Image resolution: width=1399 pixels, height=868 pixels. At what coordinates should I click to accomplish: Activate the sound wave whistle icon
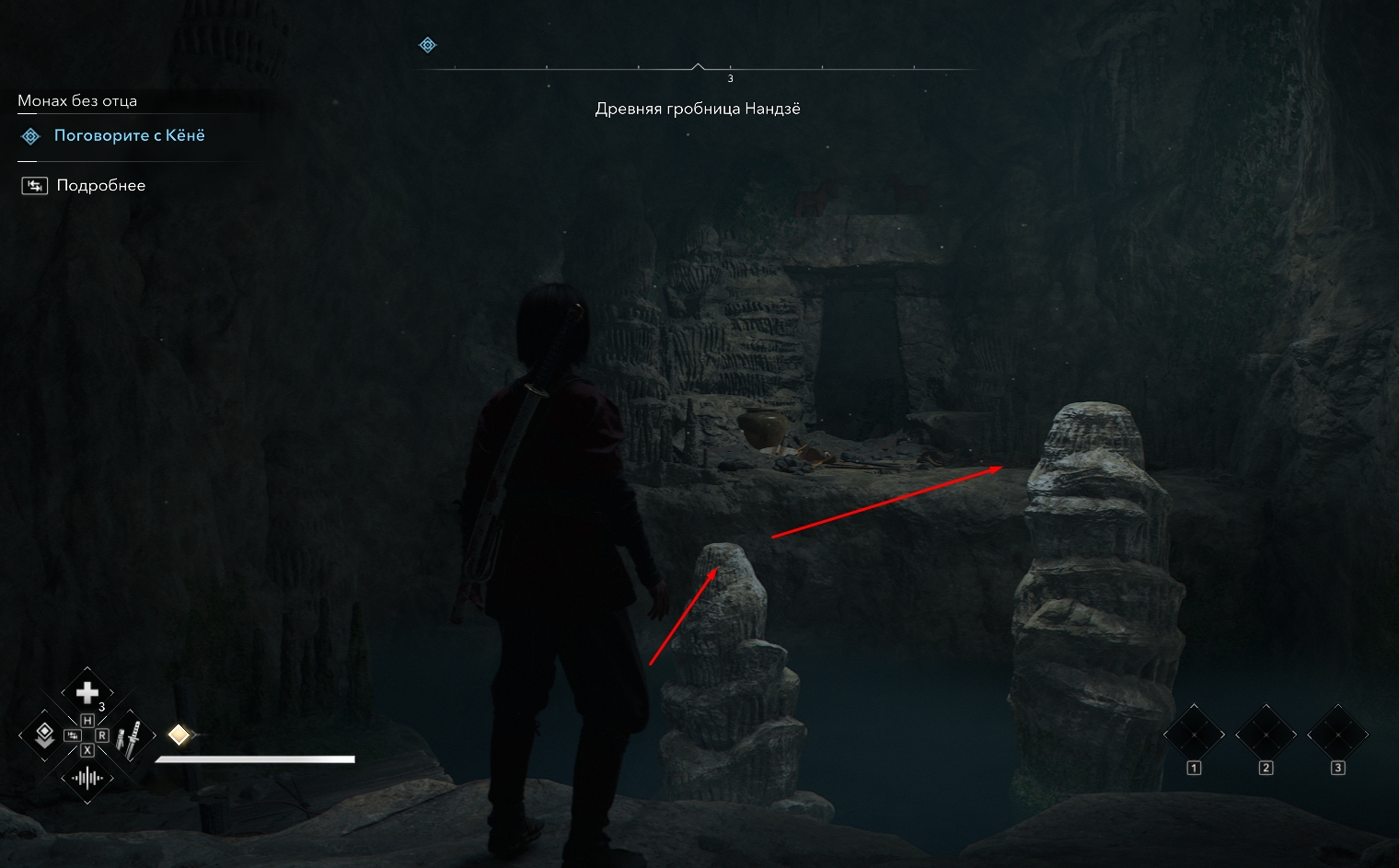click(x=87, y=779)
